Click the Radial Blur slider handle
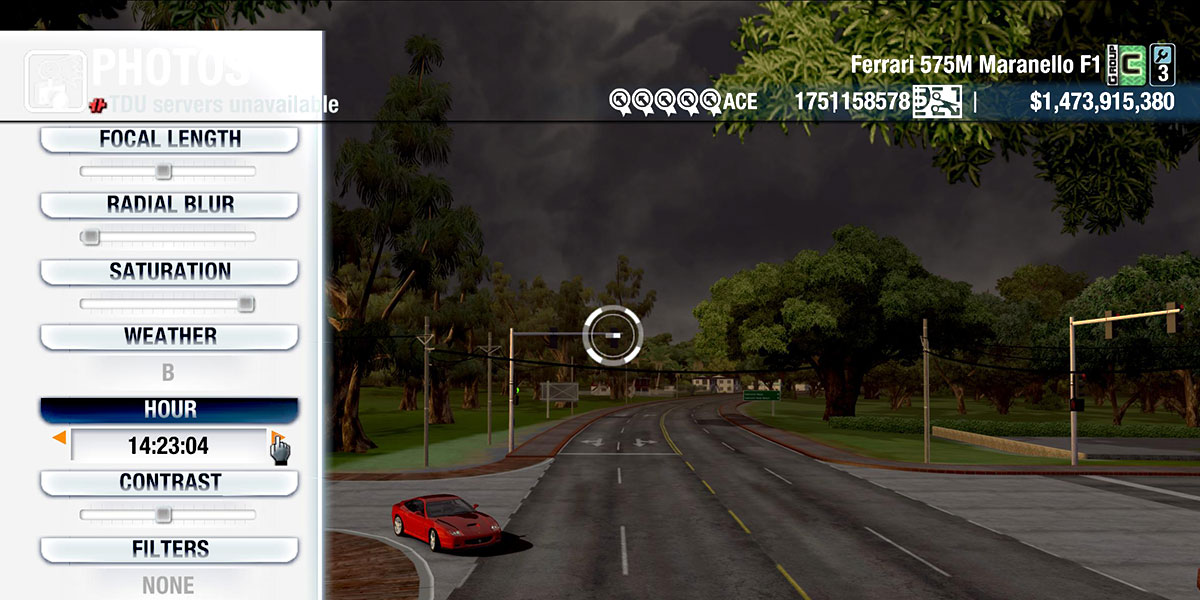This screenshot has width=1200, height=600. pos(91,237)
